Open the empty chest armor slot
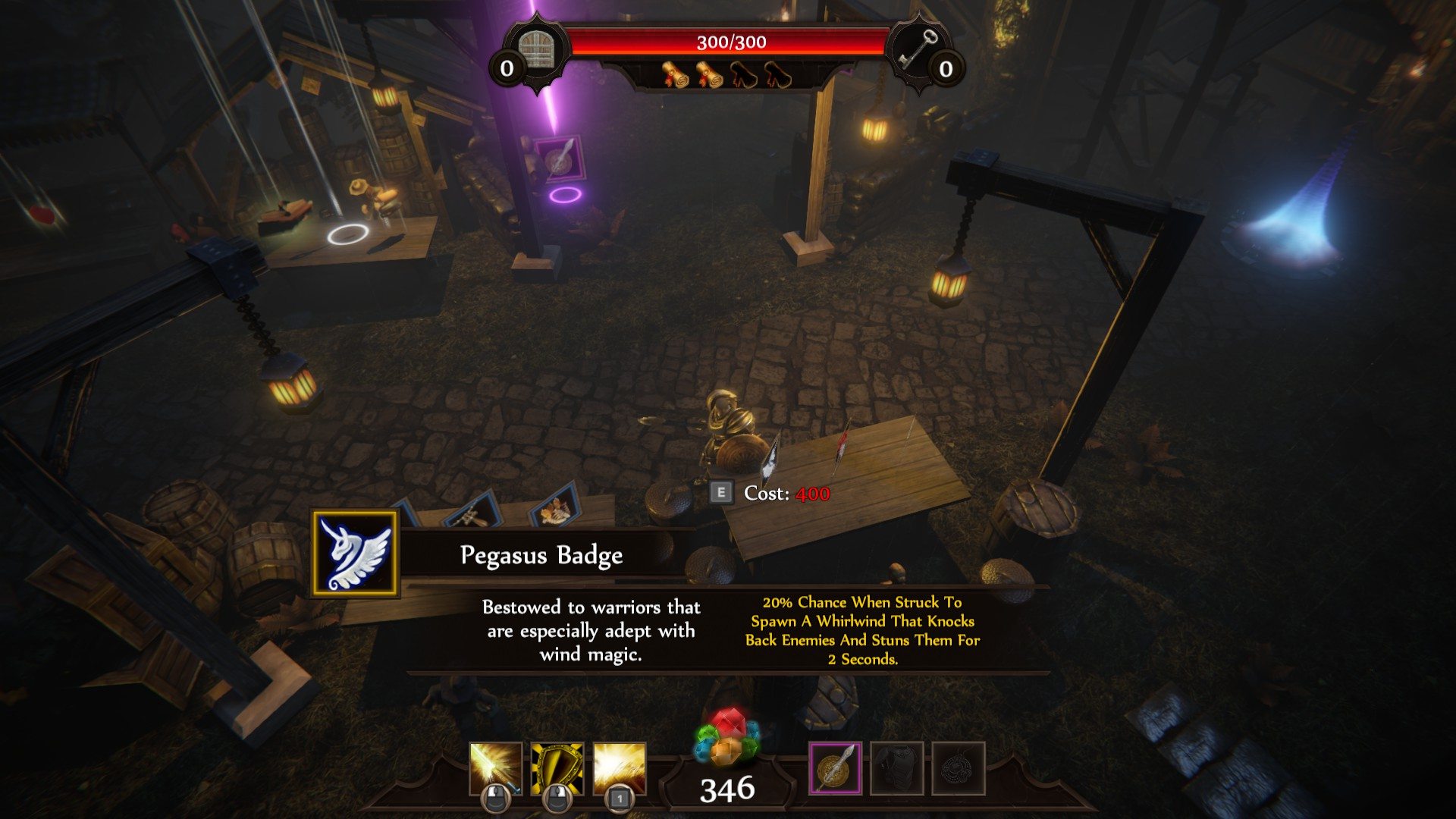The height and width of the screenshot is (819, 1456). [x=897, y=768]
